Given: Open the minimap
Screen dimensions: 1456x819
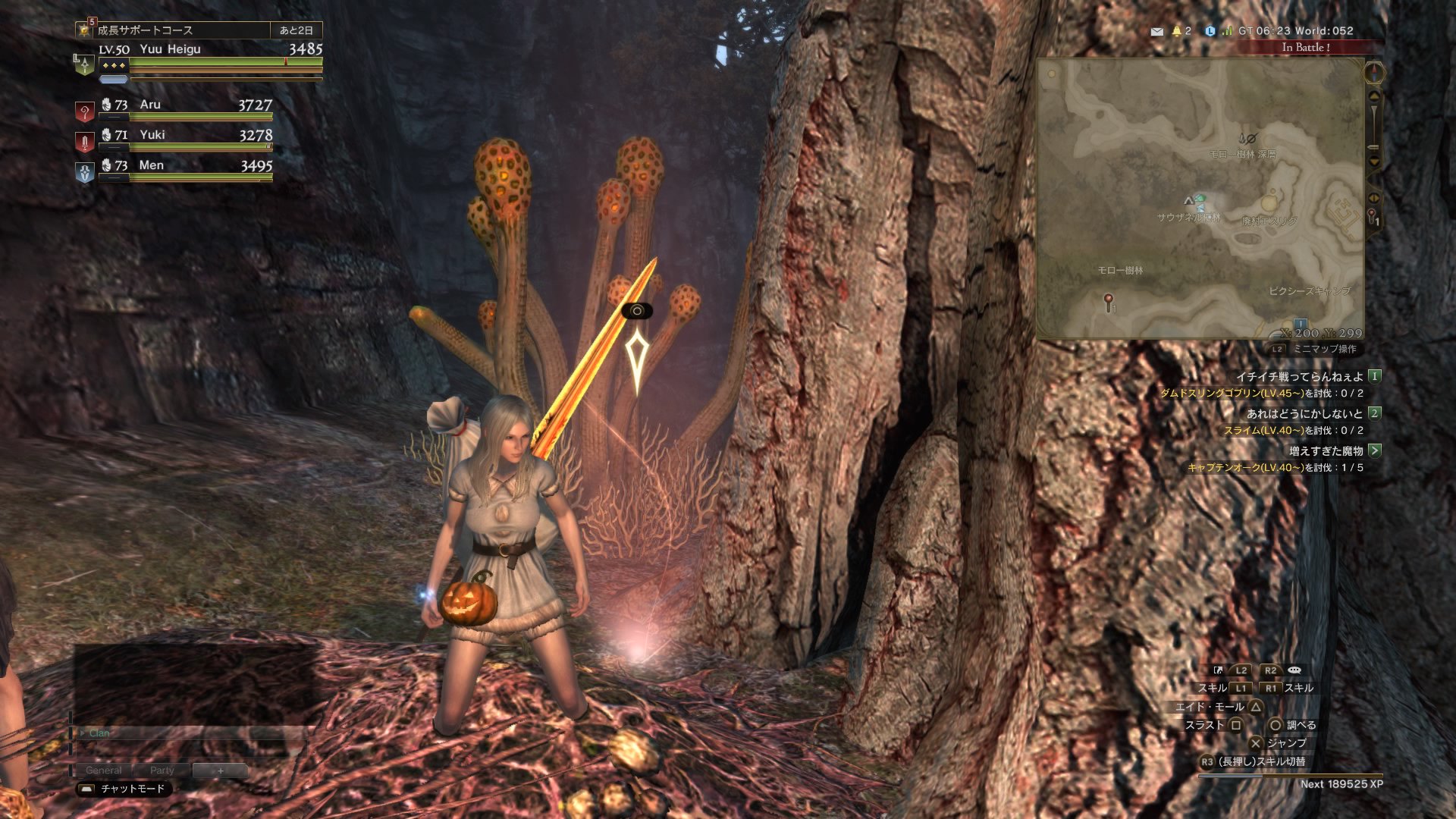Looking at the screenshot, I should 1200,199.
